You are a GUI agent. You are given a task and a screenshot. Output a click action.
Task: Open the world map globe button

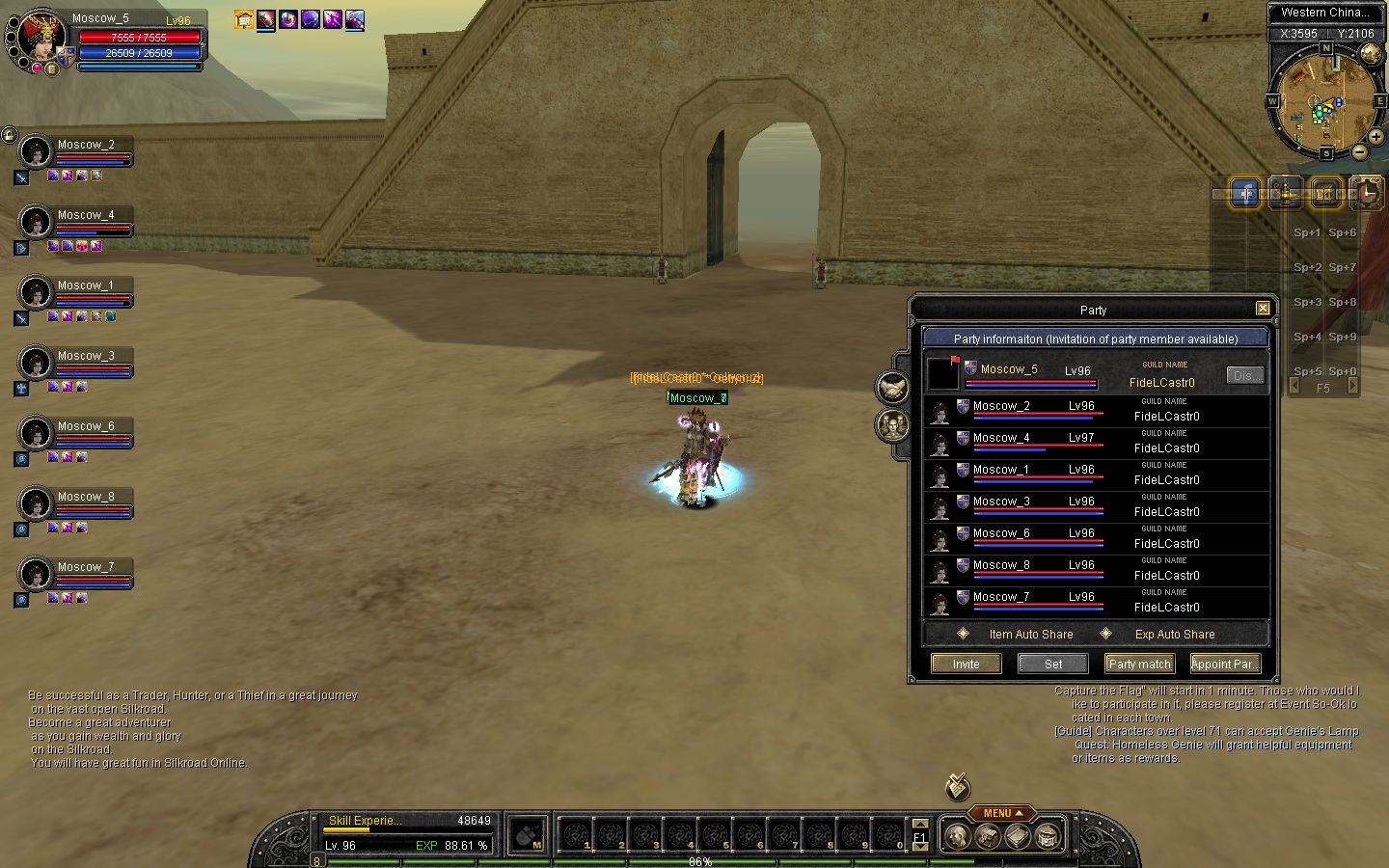[1370, 52]
